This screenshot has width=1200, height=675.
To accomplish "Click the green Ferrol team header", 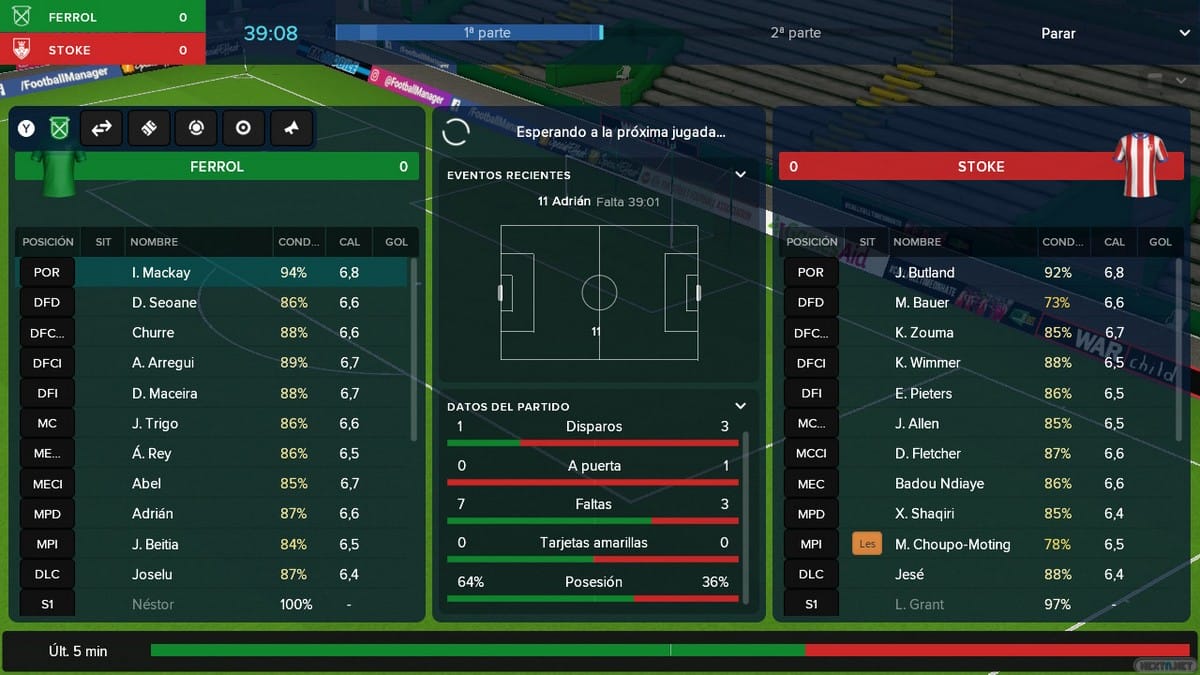I will point(216,167).
